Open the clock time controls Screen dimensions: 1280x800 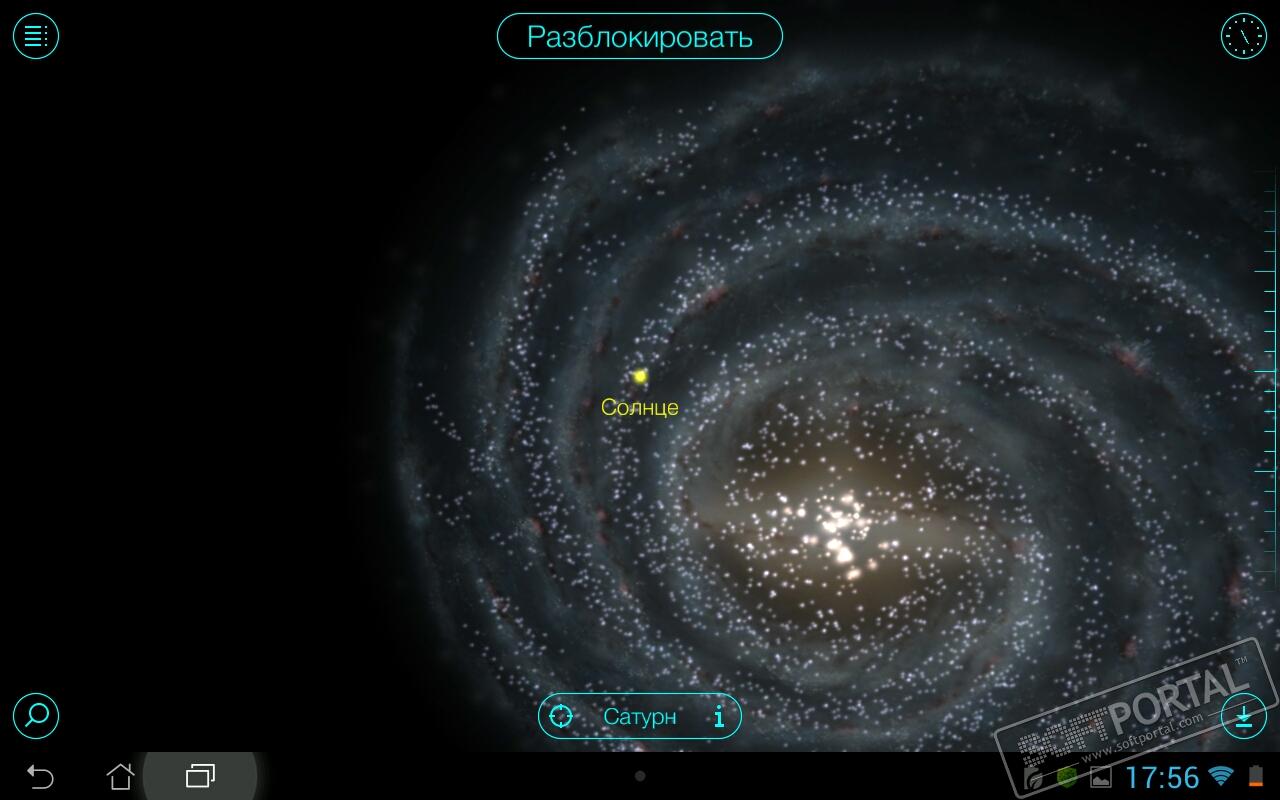coord(1243,36)
